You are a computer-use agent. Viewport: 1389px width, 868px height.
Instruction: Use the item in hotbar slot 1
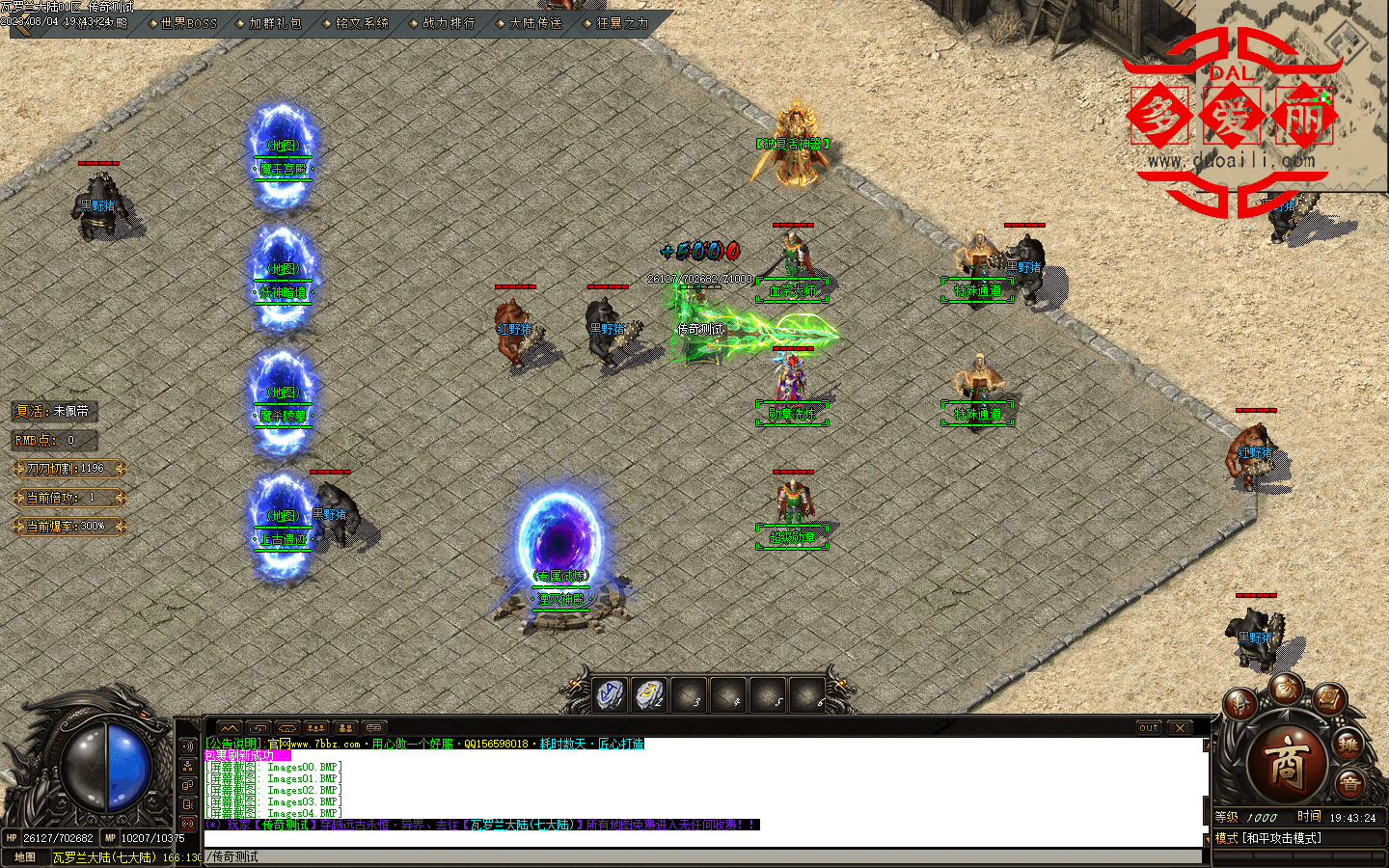coord(610,694)
